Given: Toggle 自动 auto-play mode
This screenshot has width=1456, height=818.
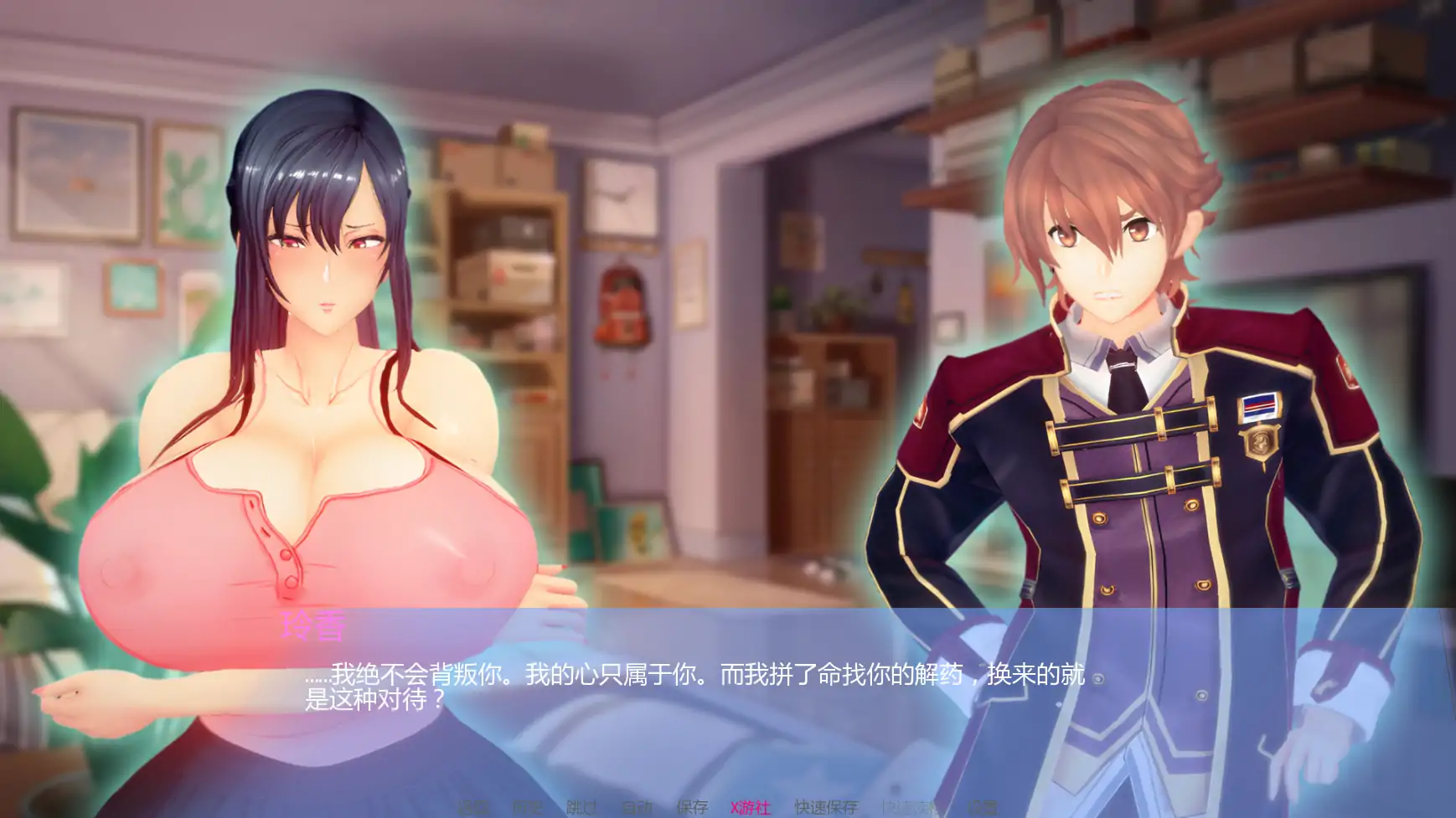Looking at the screenshot, I should (x=638, y=807).
